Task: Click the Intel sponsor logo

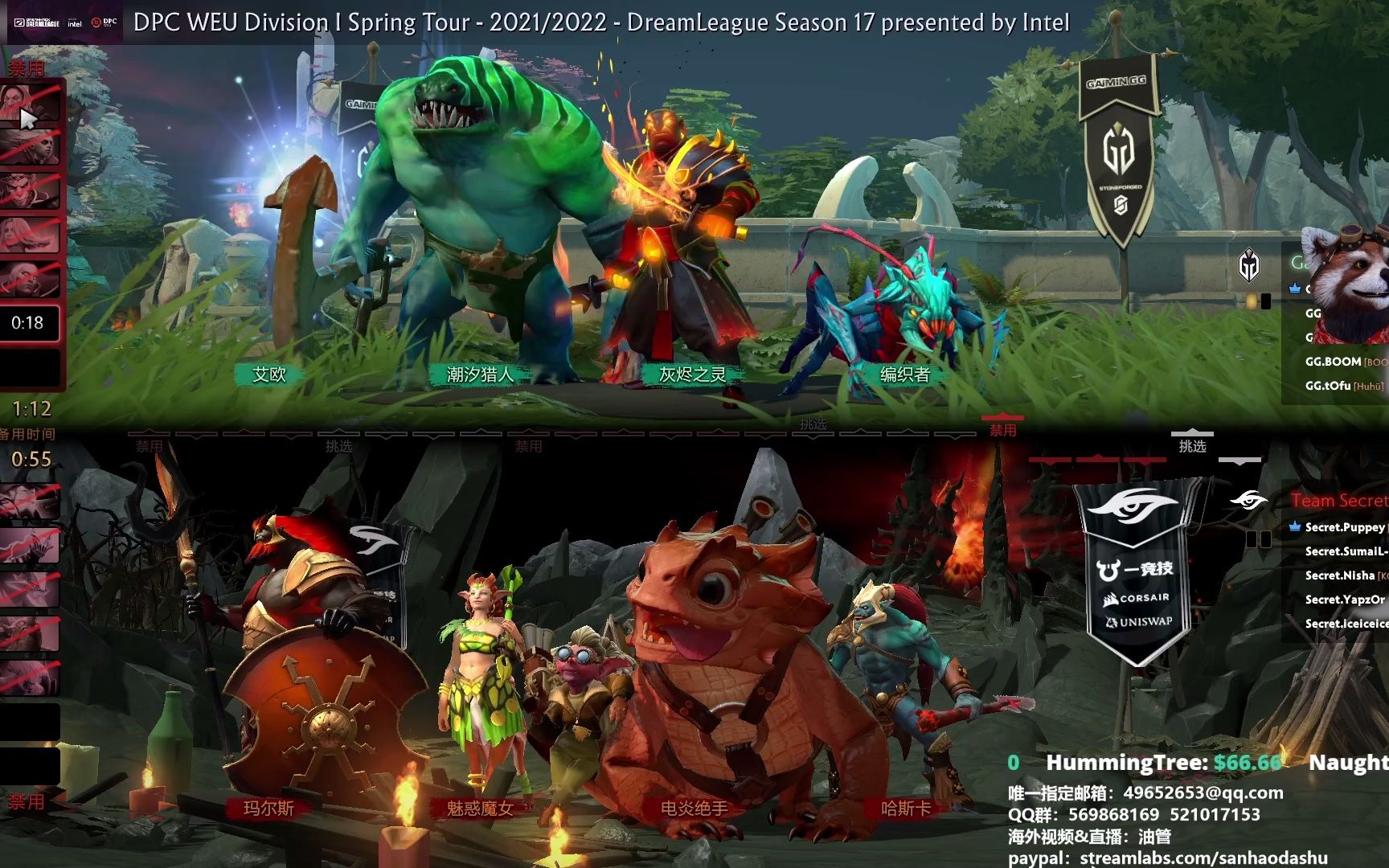Action: click(x=75, y=23)
